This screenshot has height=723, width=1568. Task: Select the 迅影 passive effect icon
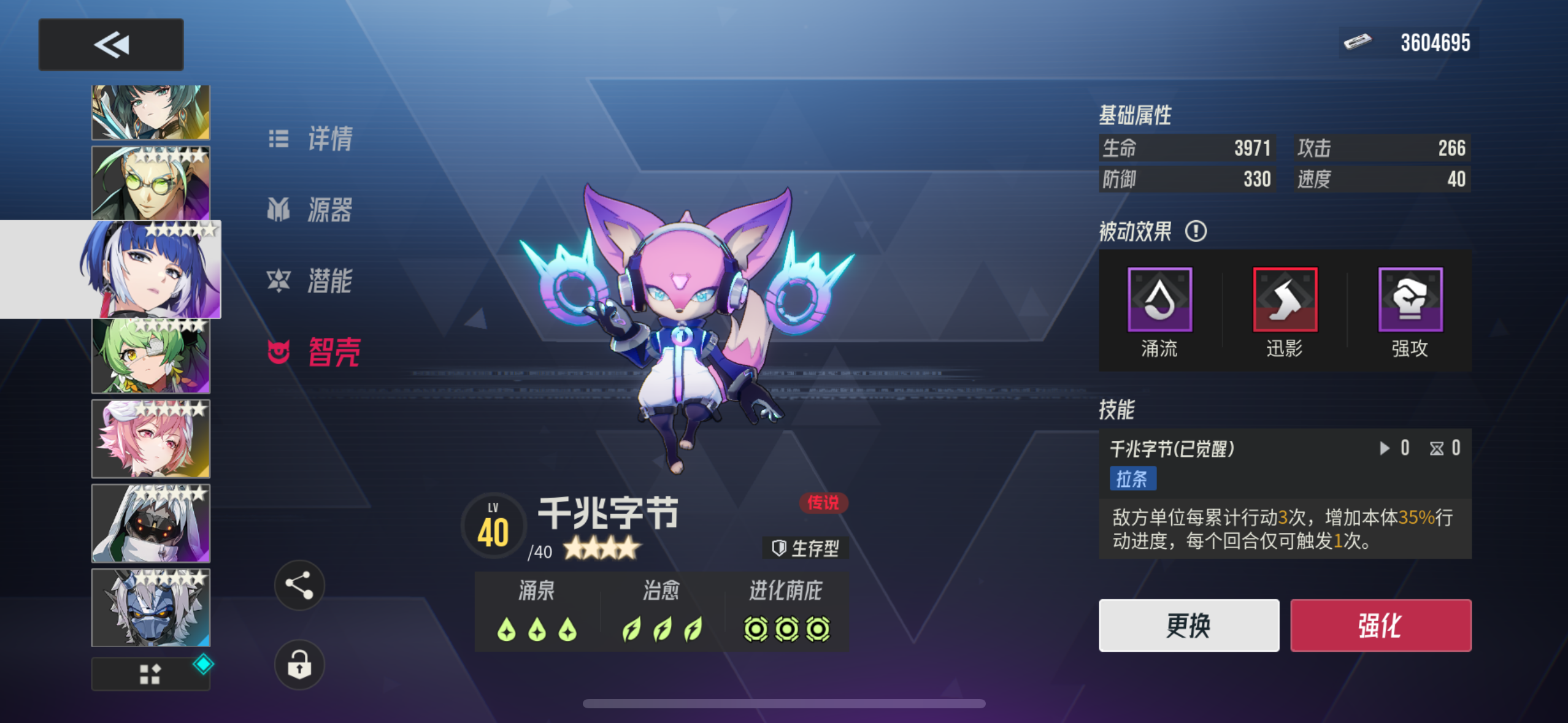pos(1285,300)
